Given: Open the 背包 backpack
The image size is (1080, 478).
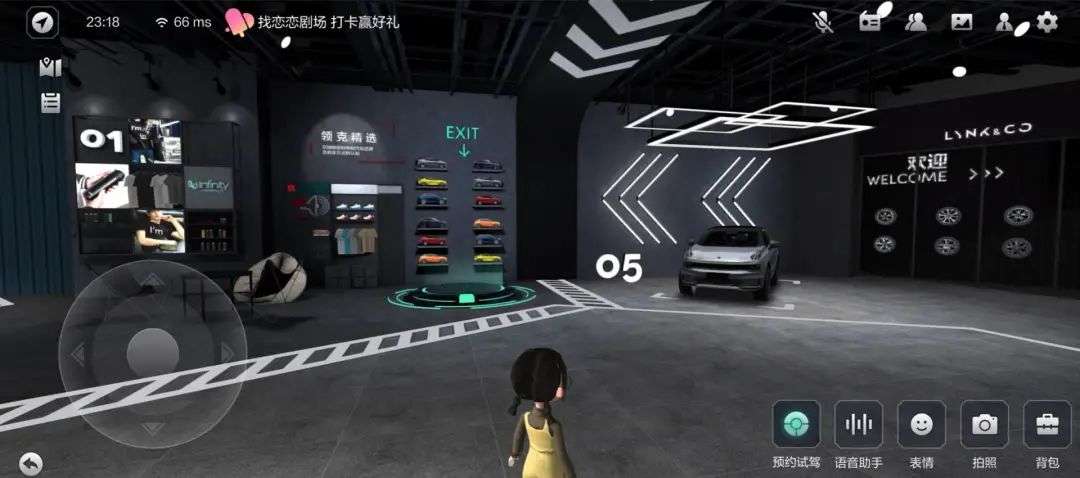Looking at the screenshot, I should tap(1047, 424).
